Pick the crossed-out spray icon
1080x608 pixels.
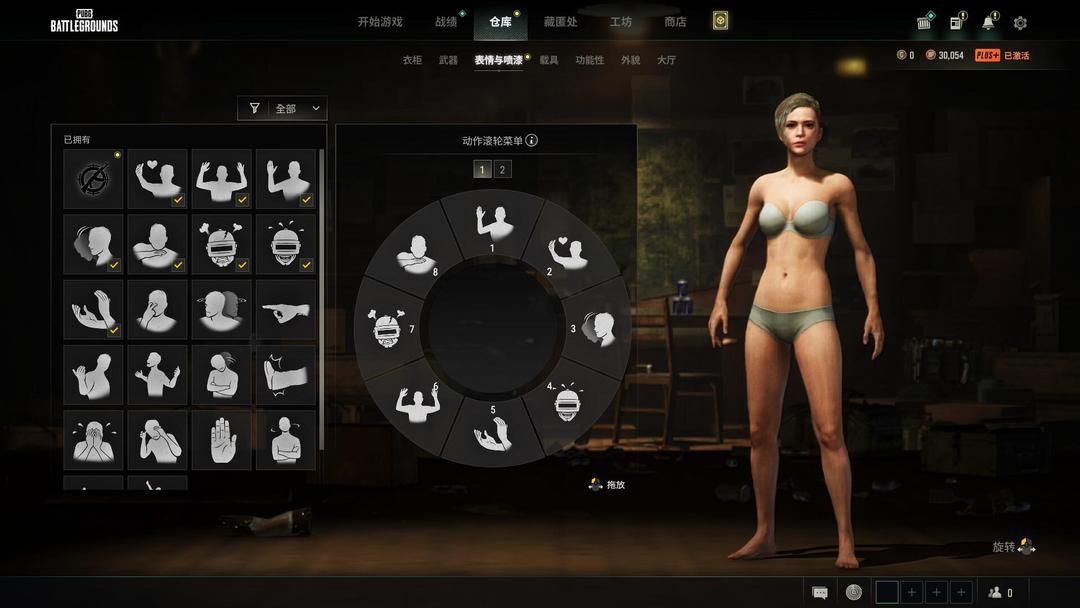(93, 179)
